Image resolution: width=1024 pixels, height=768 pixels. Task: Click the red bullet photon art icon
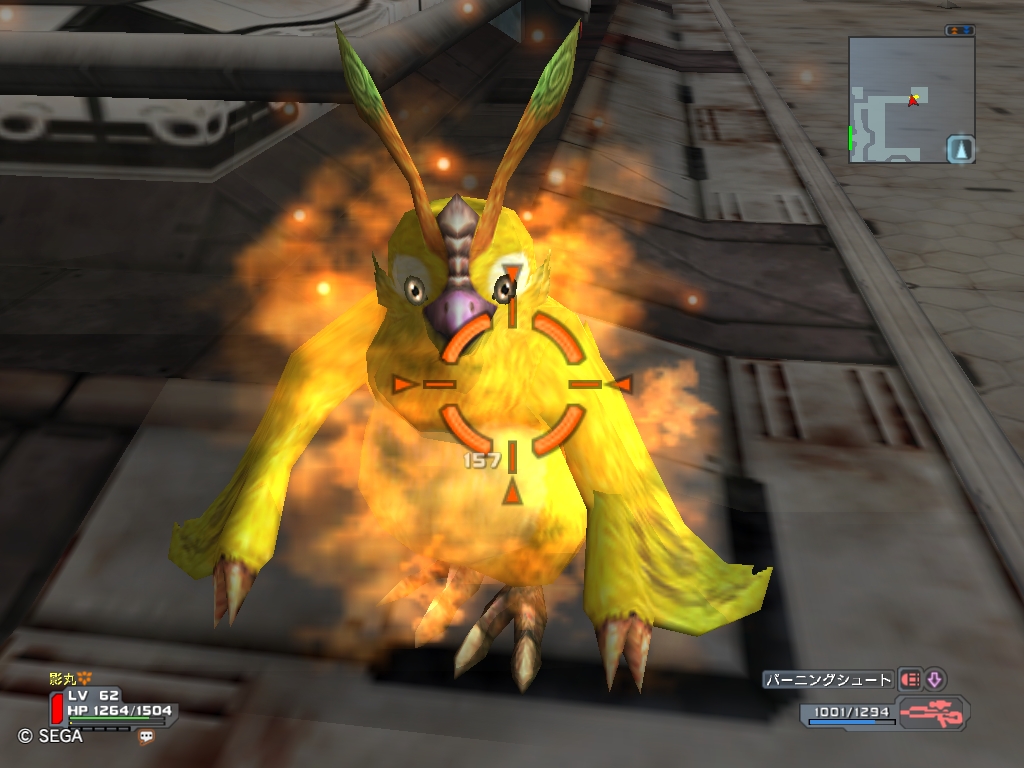(910, 680)
